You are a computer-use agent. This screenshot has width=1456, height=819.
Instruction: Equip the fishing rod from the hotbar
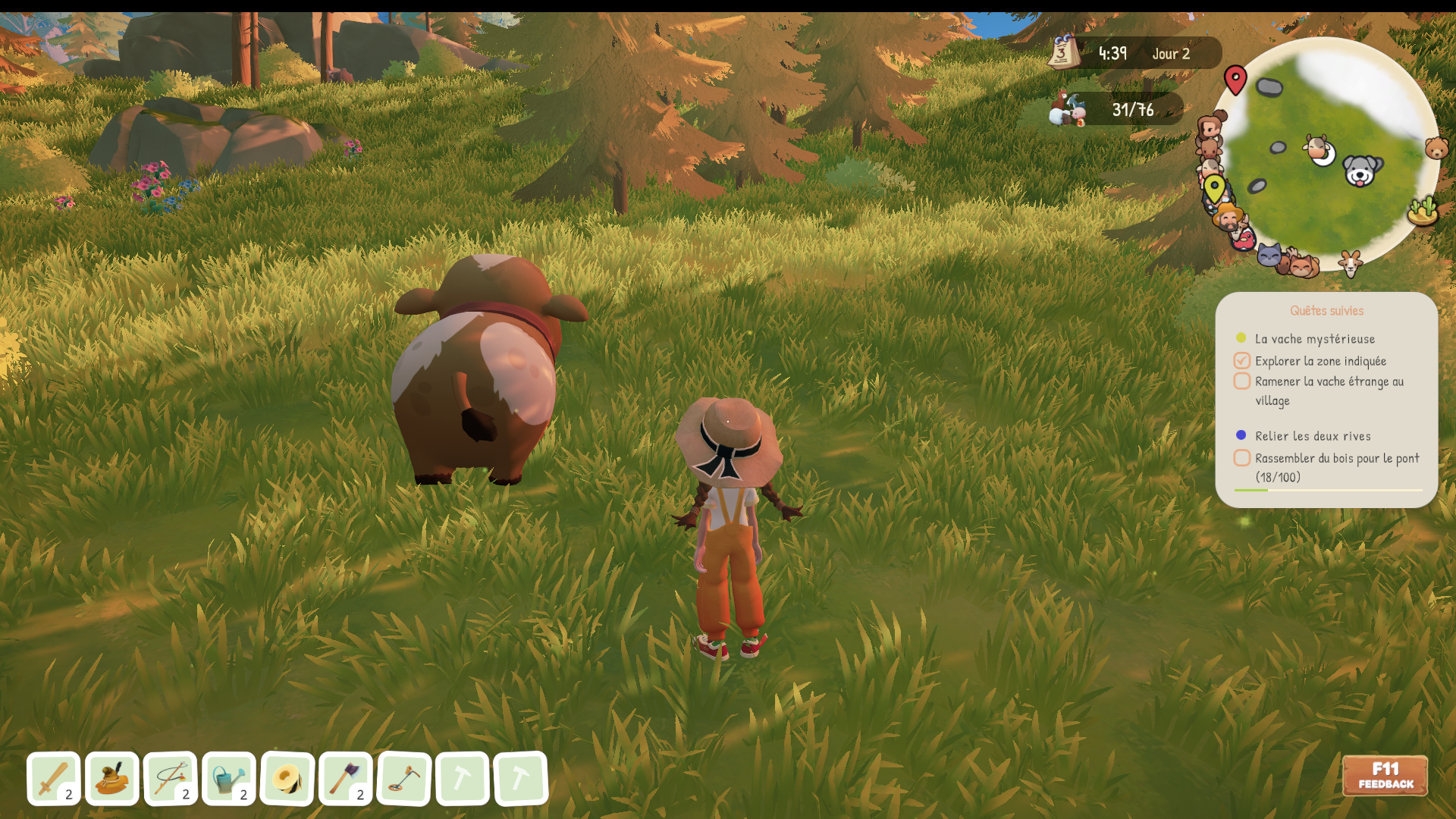170,778
